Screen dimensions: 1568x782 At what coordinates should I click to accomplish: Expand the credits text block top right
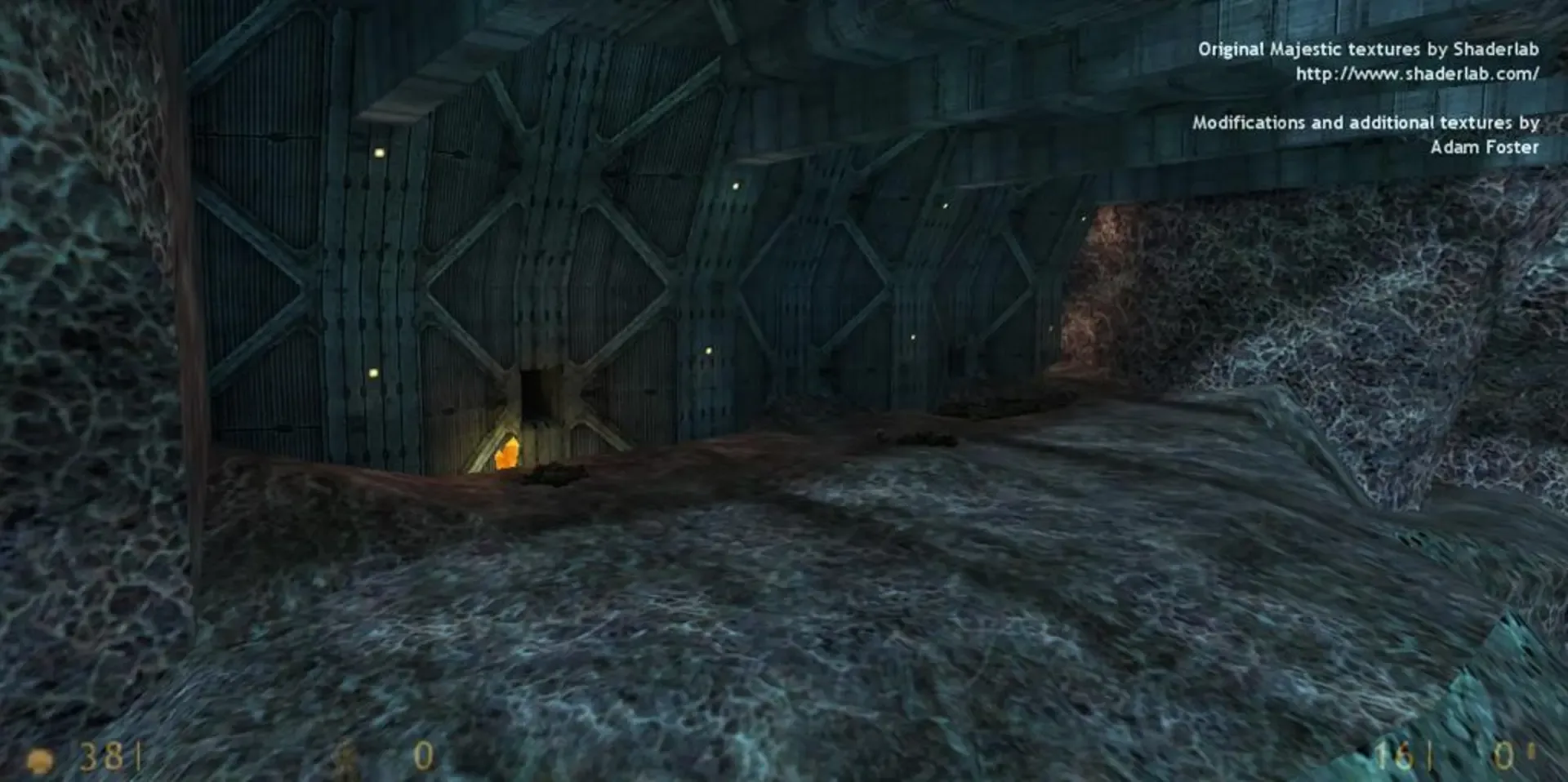pyautogui.click(x=1368, y=98)
